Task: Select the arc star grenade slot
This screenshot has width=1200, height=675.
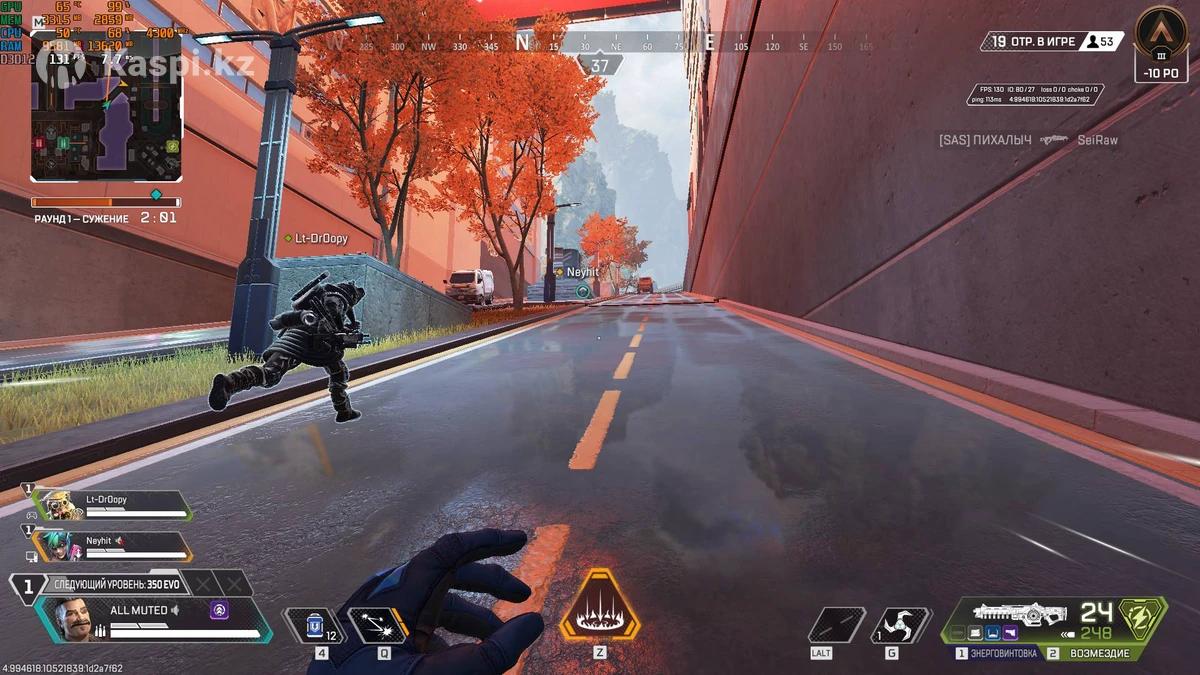Action: click(x=900, y=625)
